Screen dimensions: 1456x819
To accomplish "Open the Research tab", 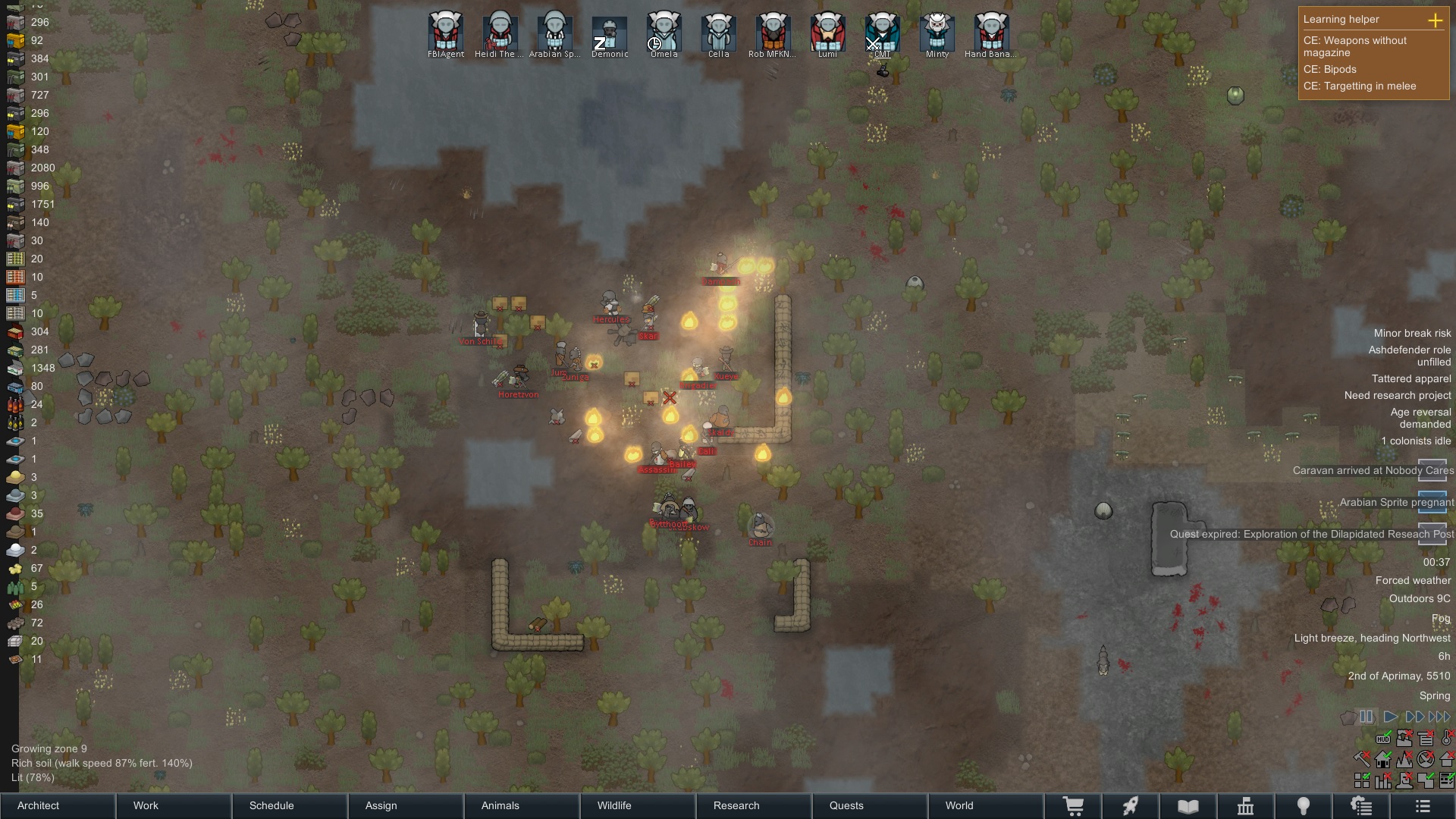I will [x=754, y=805].
